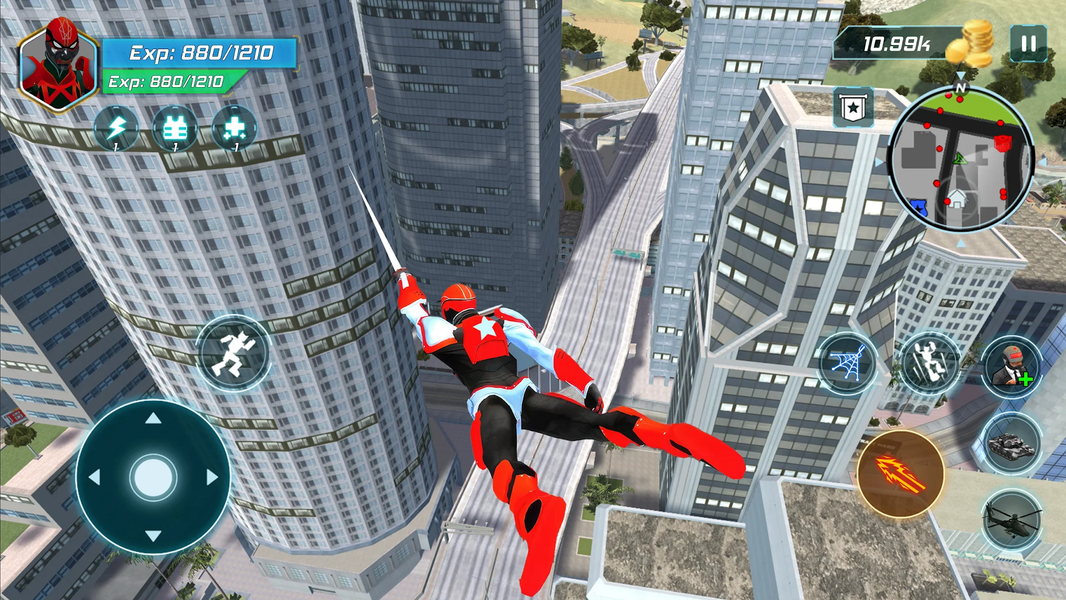Activate the armor vest power-up
Image resolution: width=1066 pixels, height=600 pixels.
point(175,128)
